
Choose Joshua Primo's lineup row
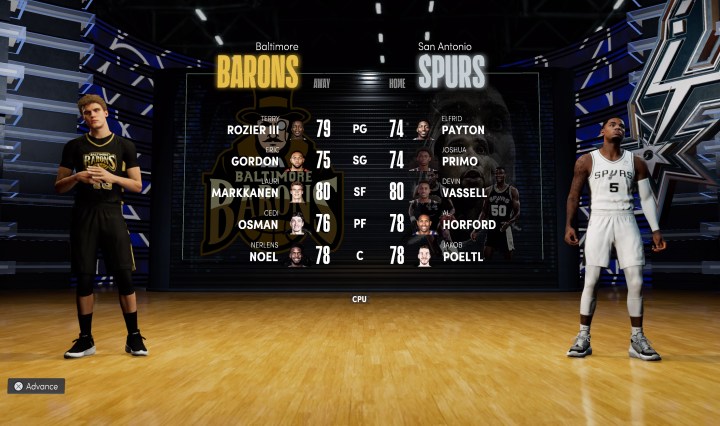pyautogui.click(x=459, y=161)
